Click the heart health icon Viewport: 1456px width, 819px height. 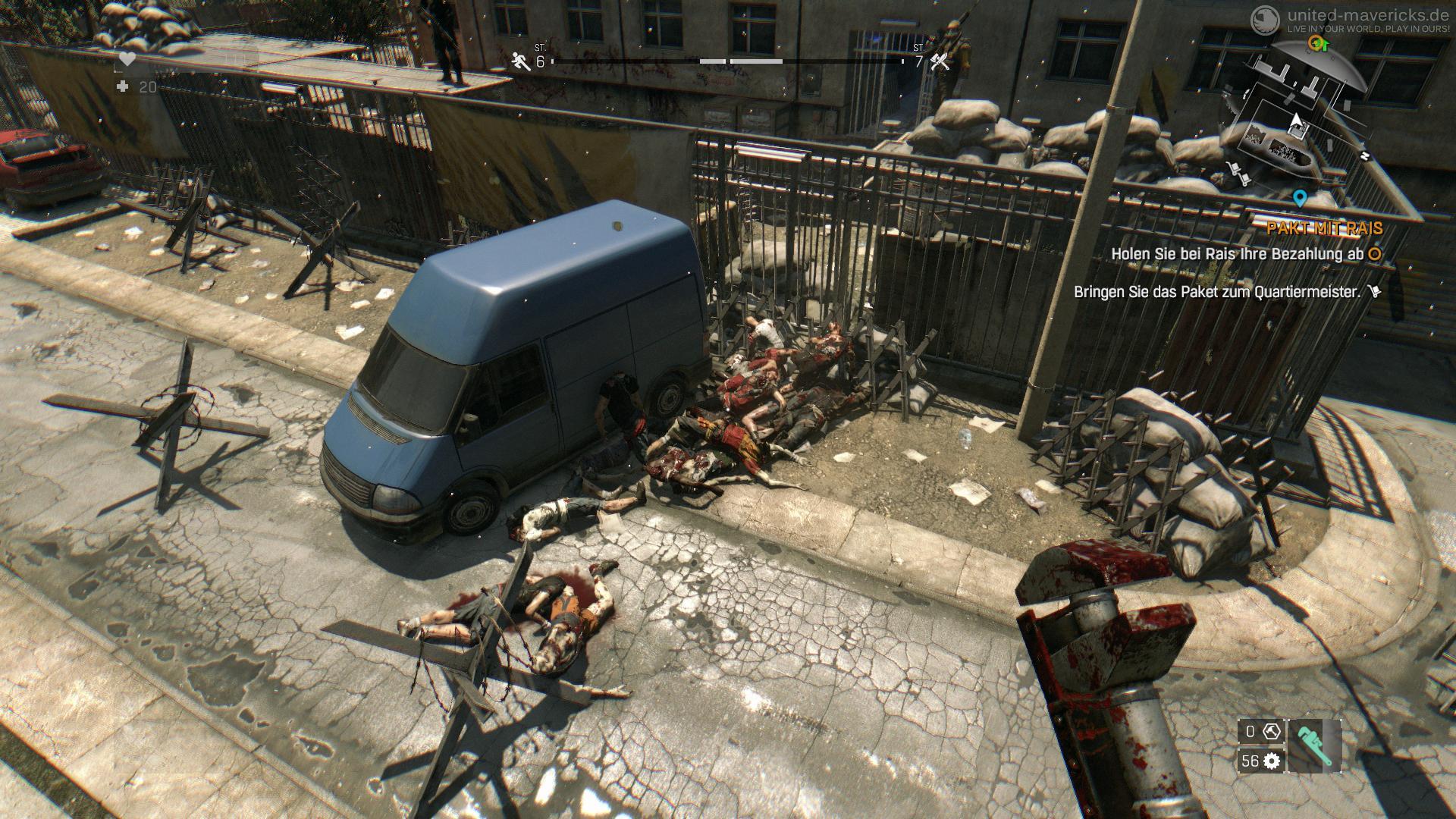coord(127,58)
